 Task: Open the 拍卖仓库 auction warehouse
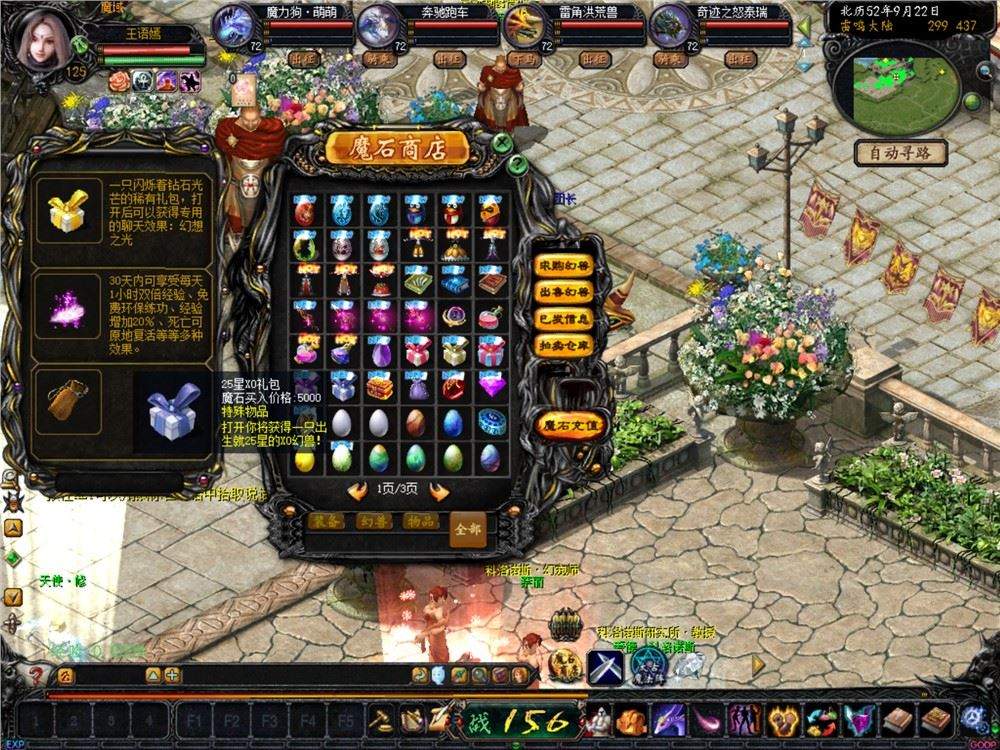coord(565,344)
